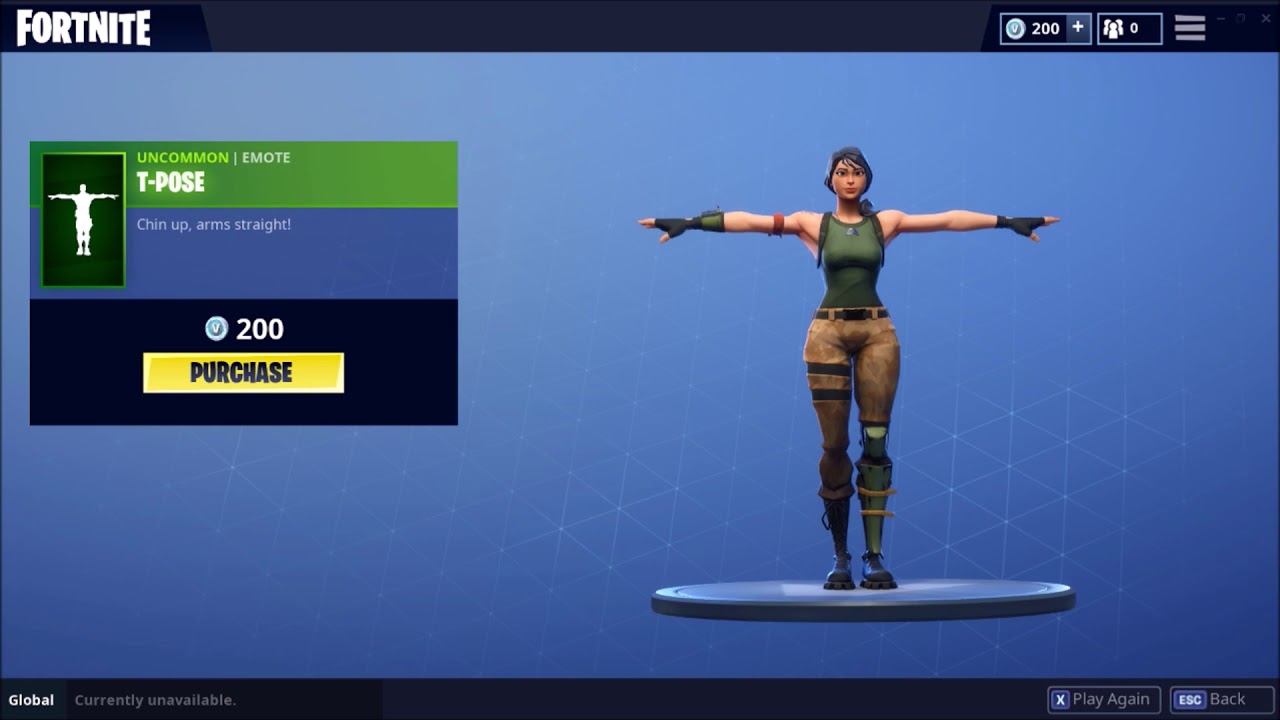Click the T-POSE title text

[x=171, y=183]
